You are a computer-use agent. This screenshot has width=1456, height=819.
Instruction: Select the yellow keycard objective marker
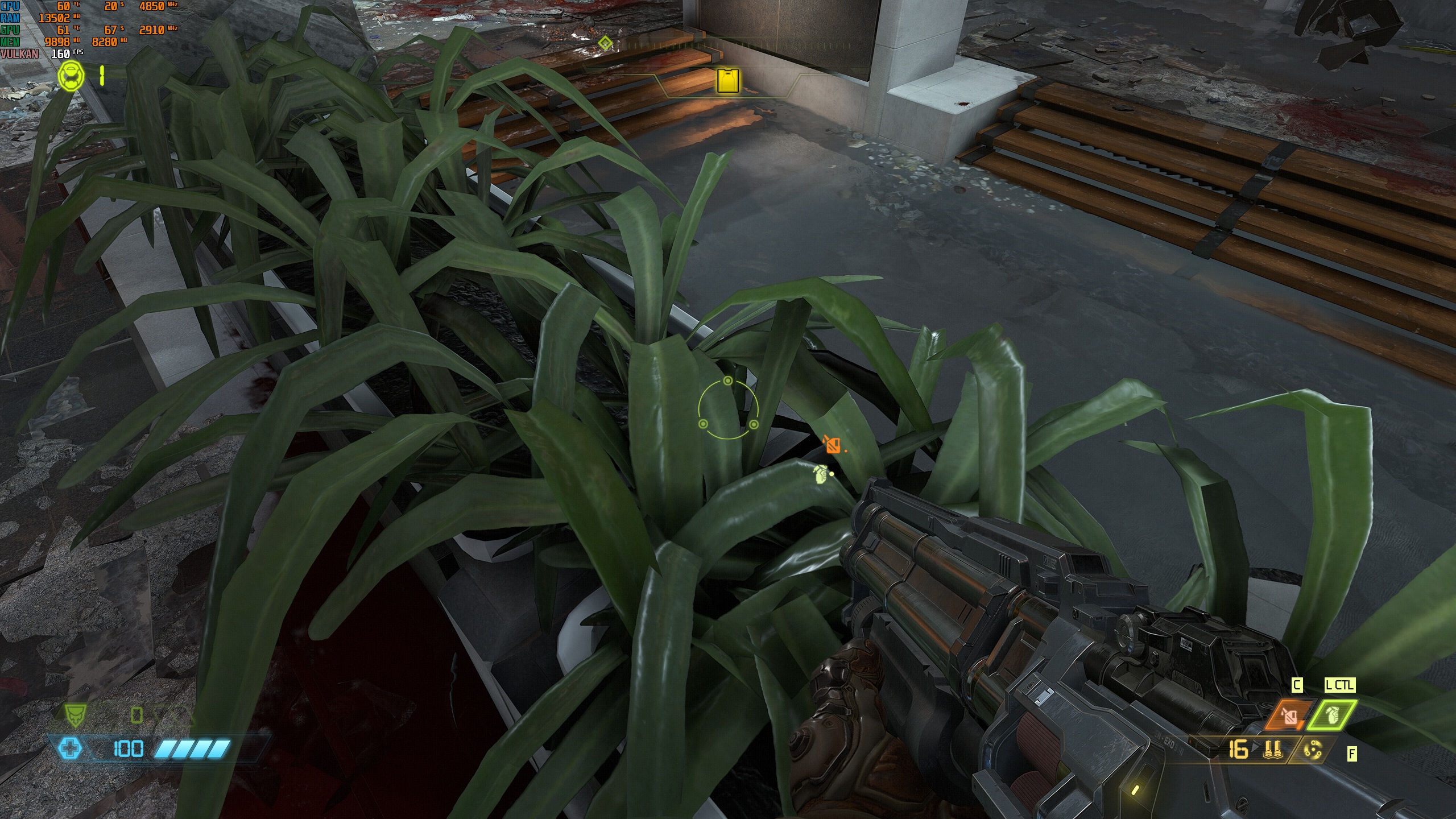pos(727,80)
